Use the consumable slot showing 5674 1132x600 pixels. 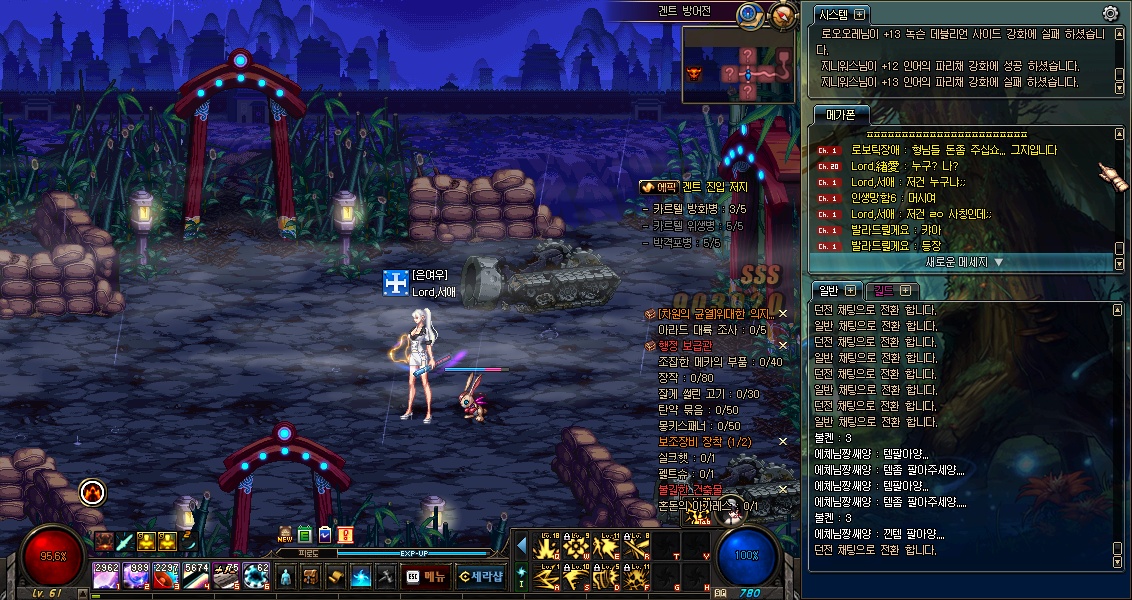tap(196, 576)
